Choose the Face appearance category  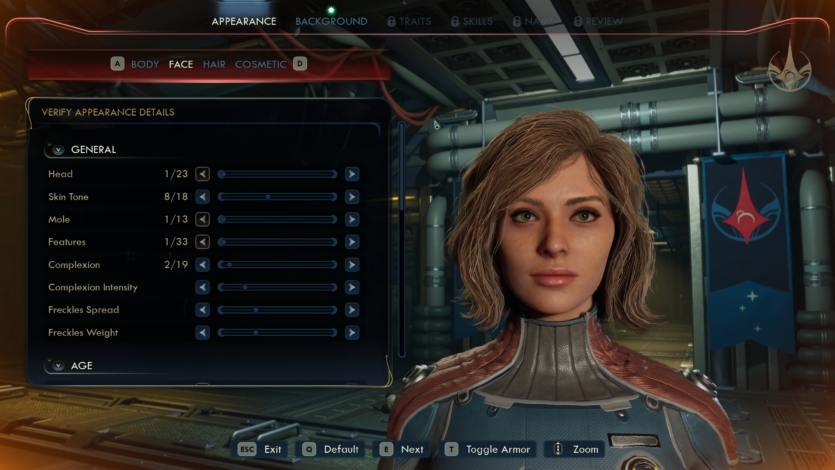click(181, 64)
